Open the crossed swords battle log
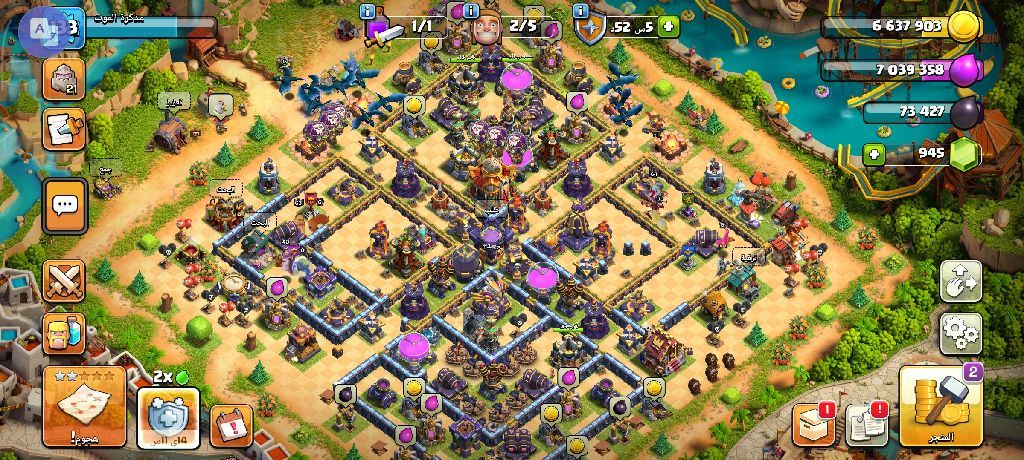1024x460 pixels. pyautogui.click(x=65, y=281)
